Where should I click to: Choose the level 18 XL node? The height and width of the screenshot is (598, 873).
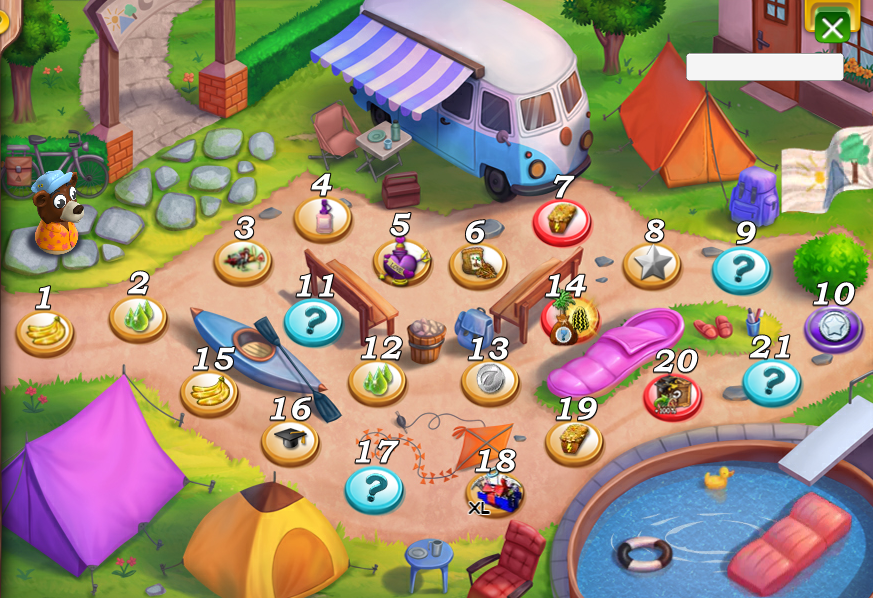pyautogui.click(x=374, y=488)
